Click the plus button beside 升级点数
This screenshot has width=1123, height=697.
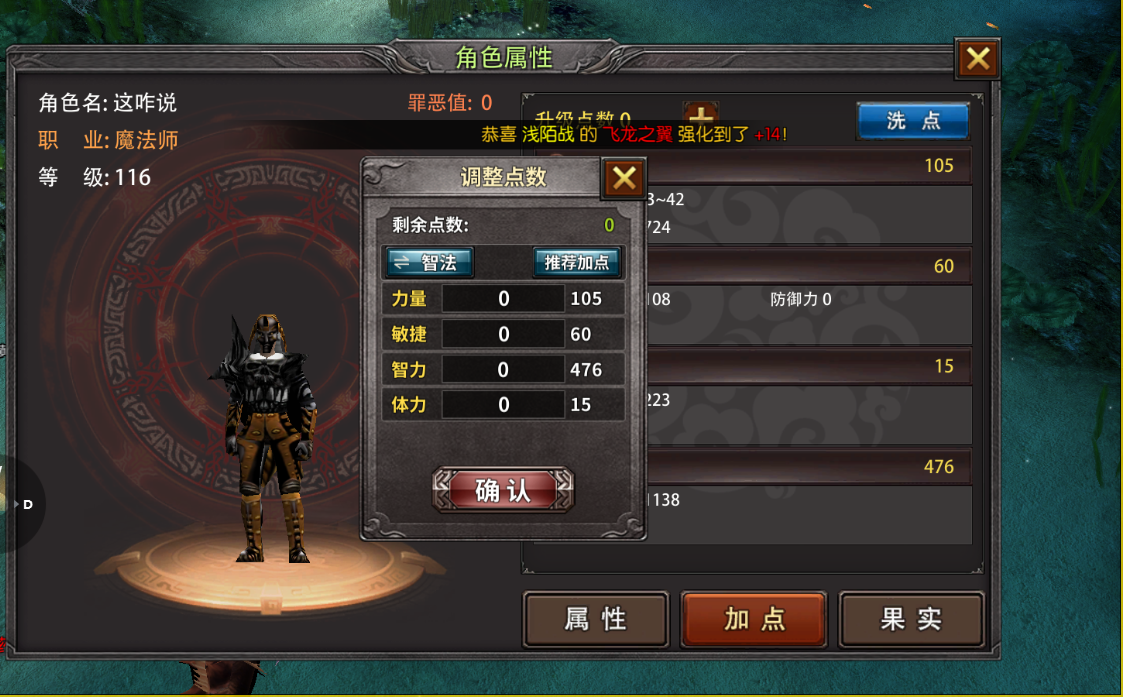(x=699, y=115)
